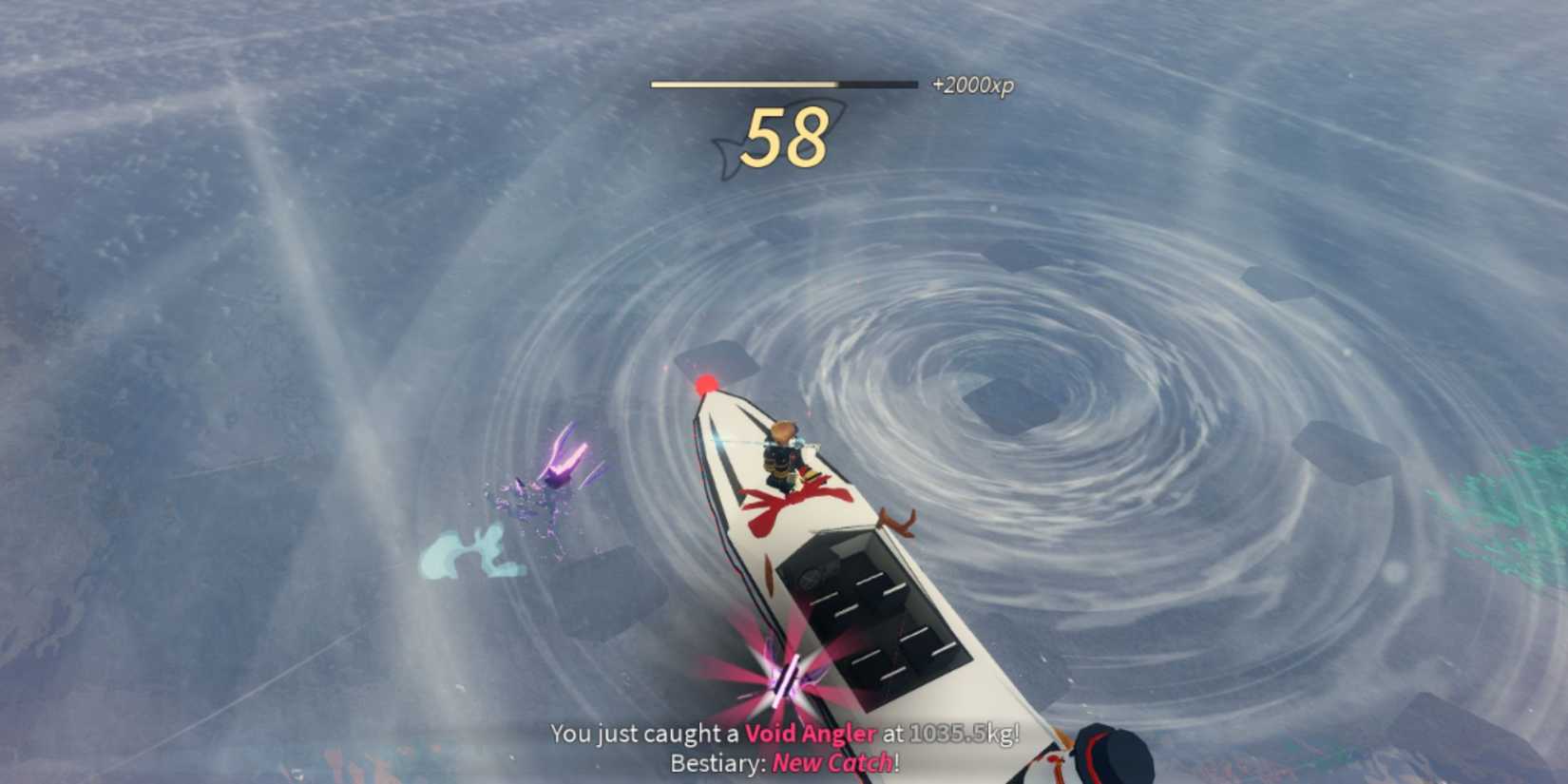Click the +2000xp label
The height and width of the screenshot is (784, 1568).
pyautogui.click(x=972, y=86)
